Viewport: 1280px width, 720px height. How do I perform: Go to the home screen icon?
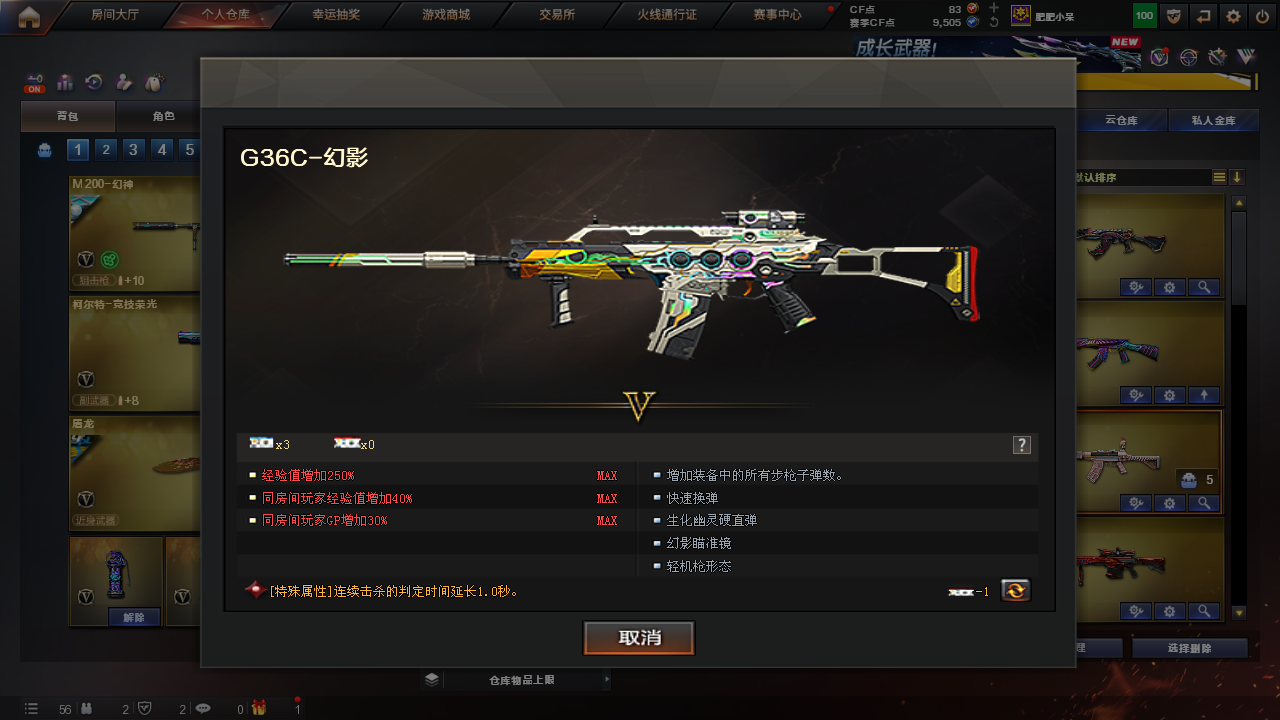[29, 15]
